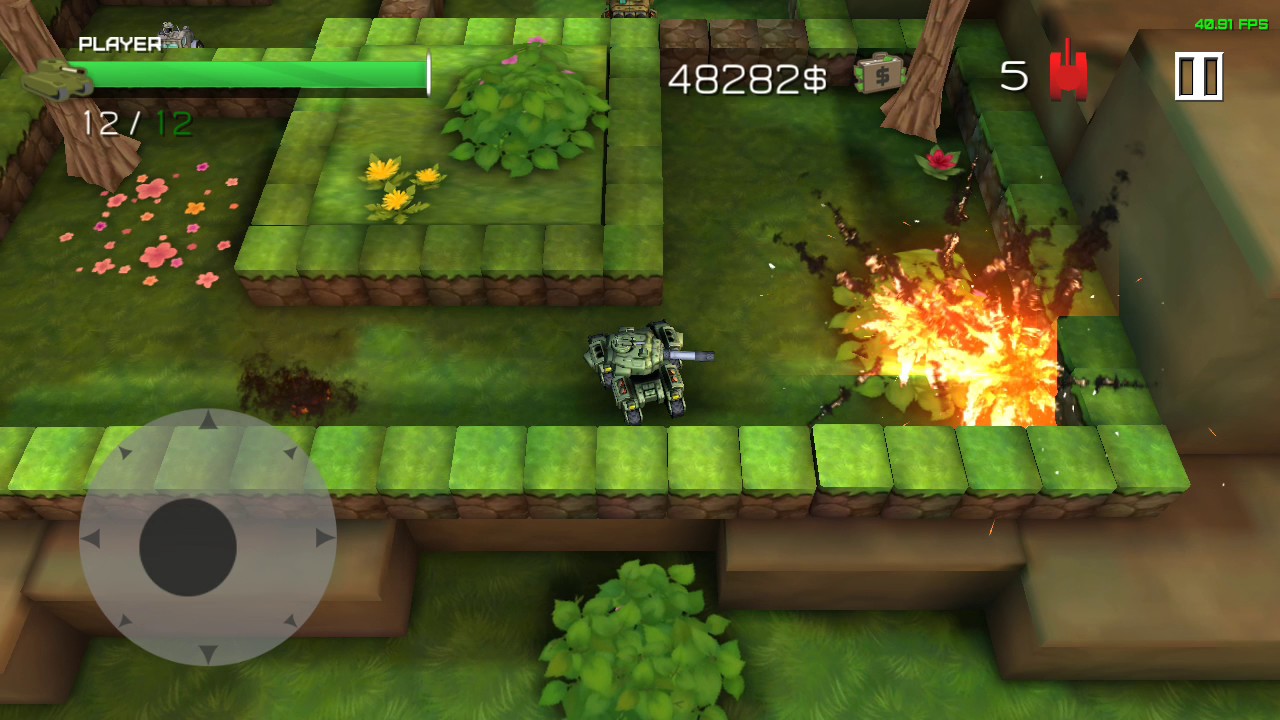Click the 48282$ money counter
This screenshot has height=720, width=1280.
pyautogui.click(x=750, y=78)
